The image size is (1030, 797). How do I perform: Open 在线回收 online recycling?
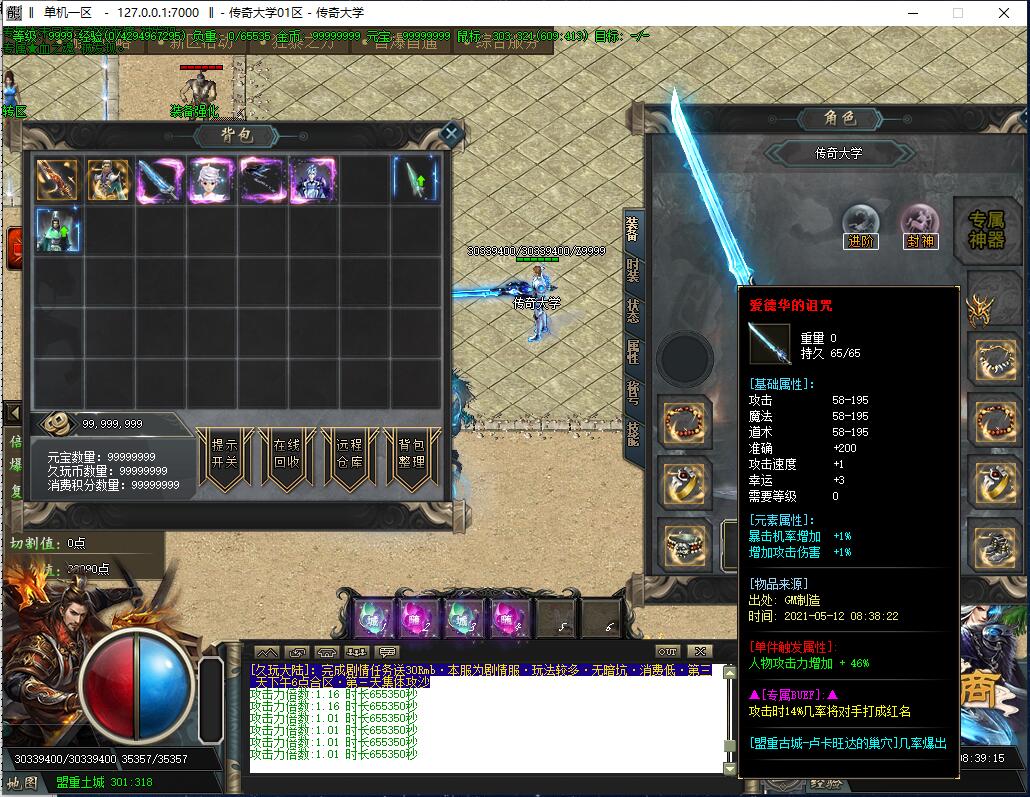pyautogui.click(x=286, y=454)
